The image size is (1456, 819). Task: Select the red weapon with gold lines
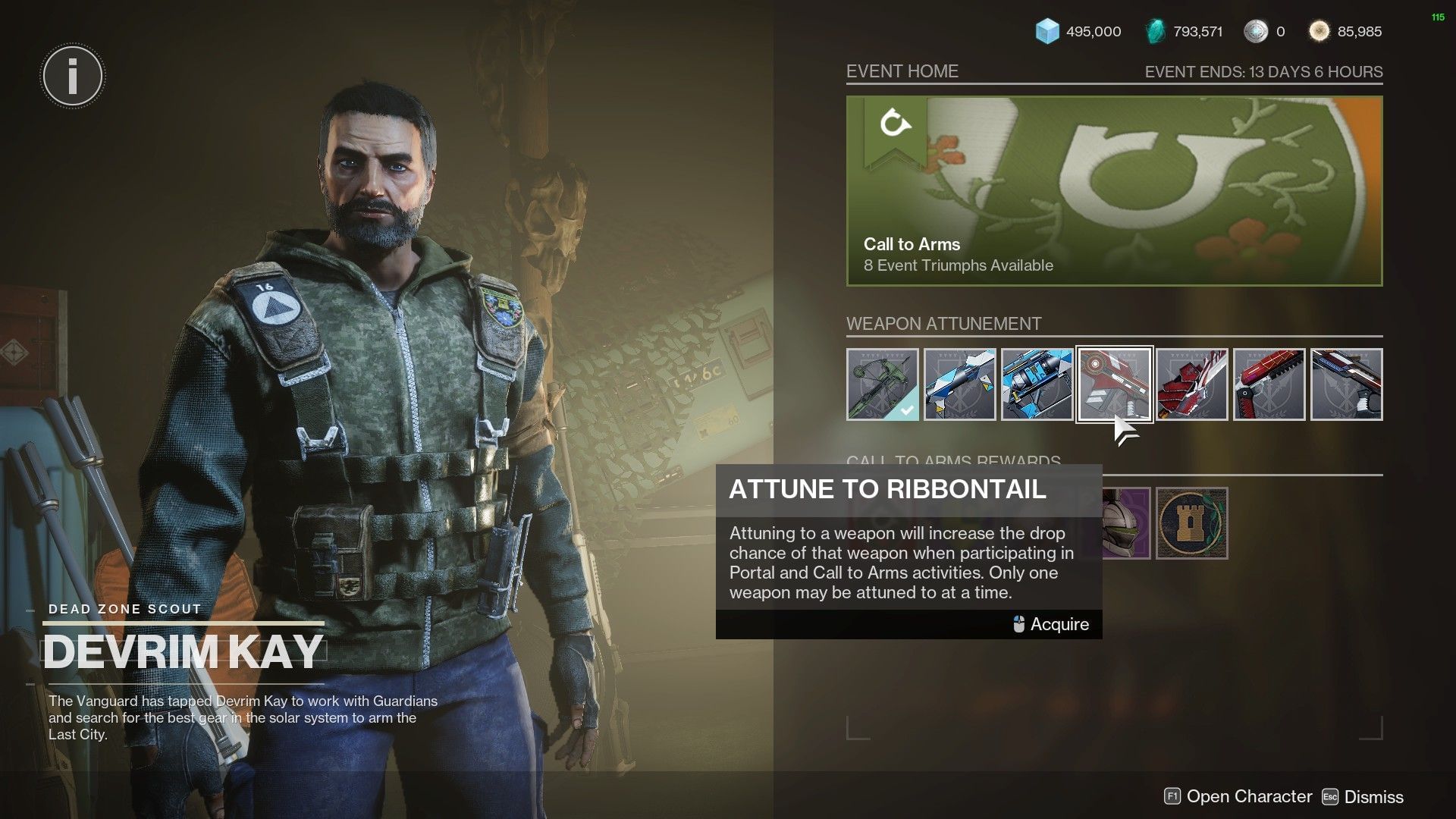click(x=1269, y=384)
